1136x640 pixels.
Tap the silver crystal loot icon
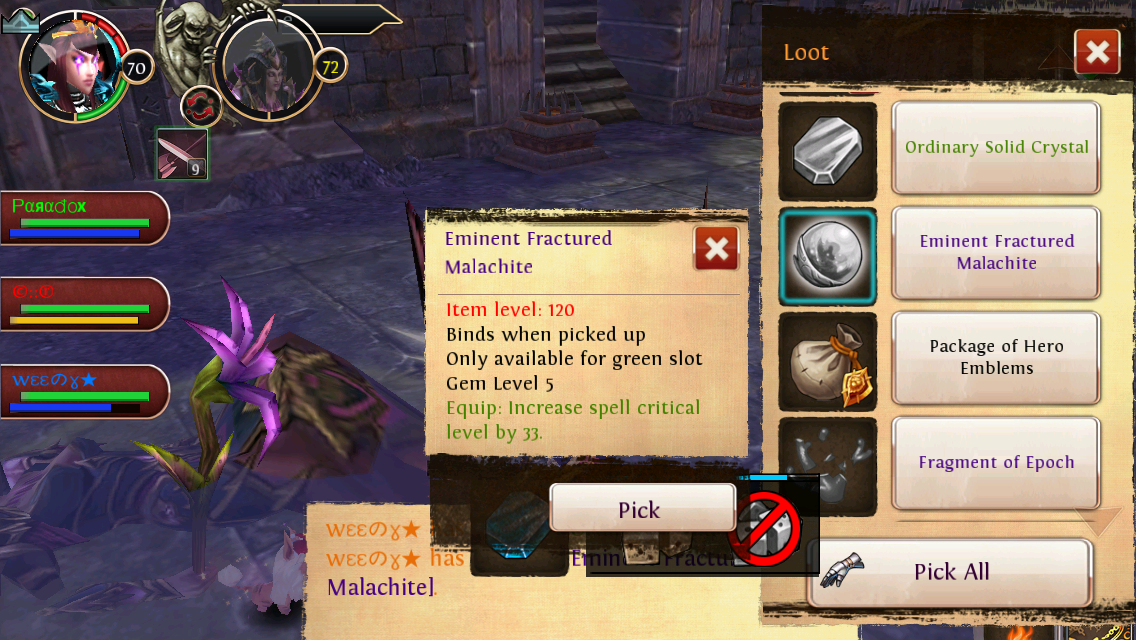827,151
